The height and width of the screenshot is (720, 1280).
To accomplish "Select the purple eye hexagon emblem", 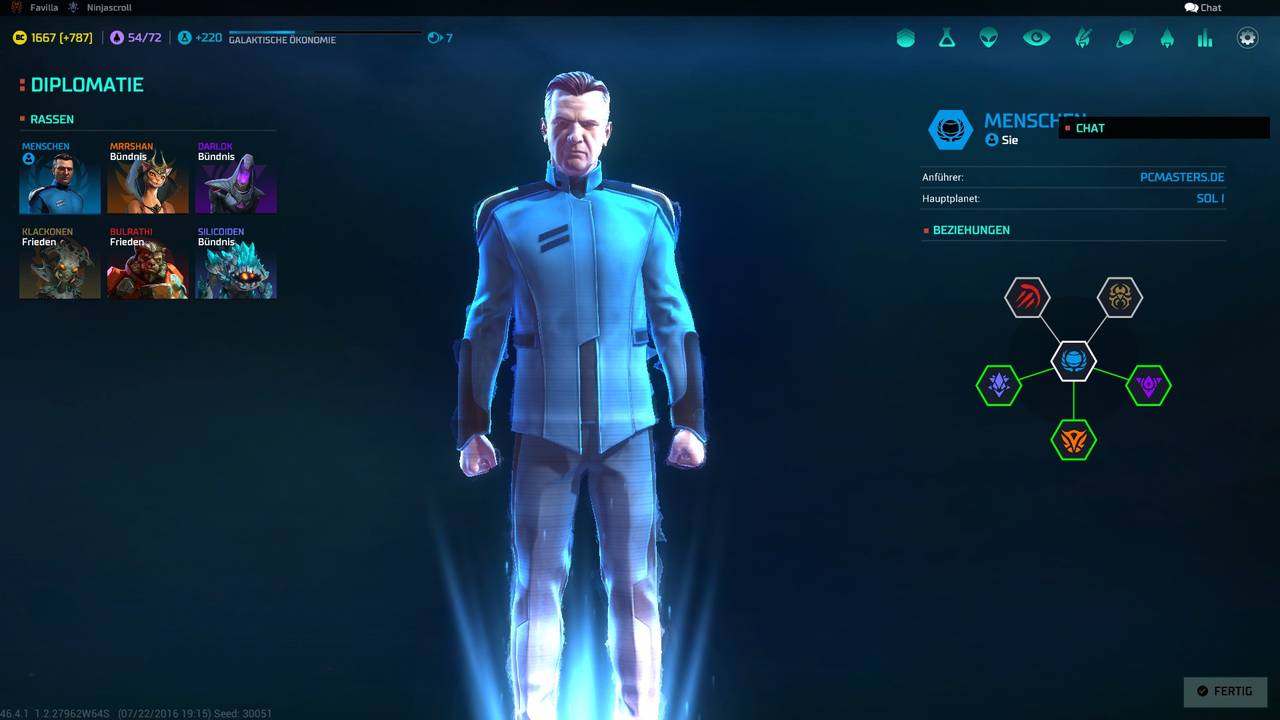I will [x=1148, y=385].
